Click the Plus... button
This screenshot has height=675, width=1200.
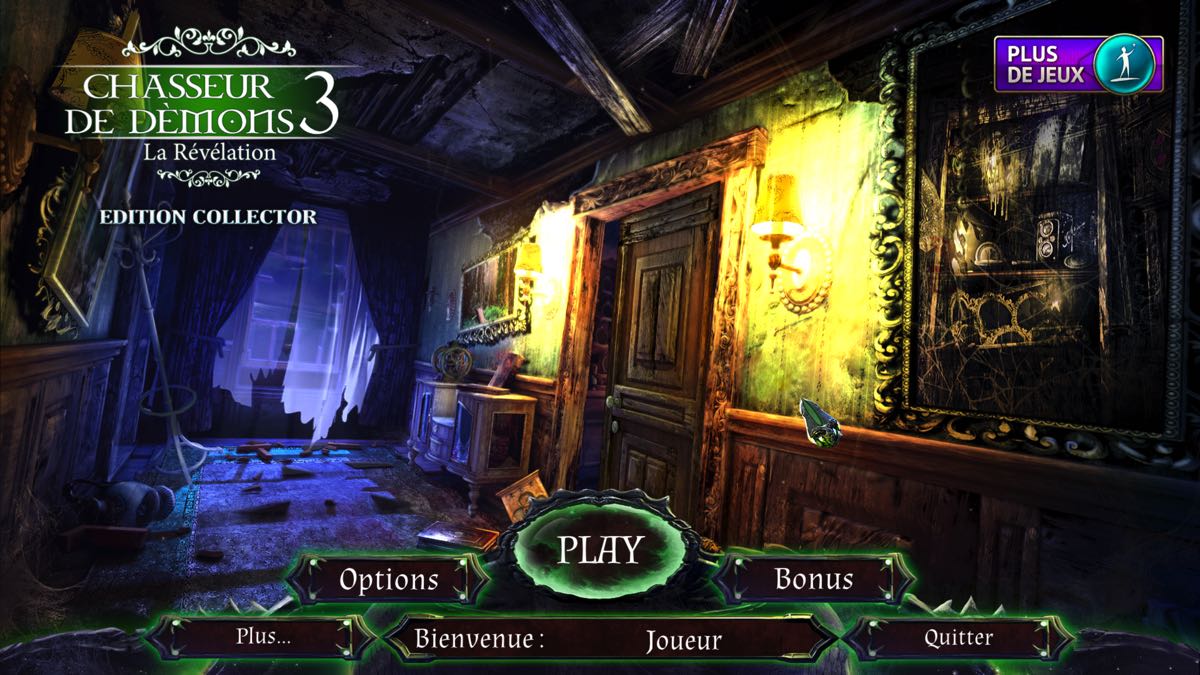tap(263, 637)
